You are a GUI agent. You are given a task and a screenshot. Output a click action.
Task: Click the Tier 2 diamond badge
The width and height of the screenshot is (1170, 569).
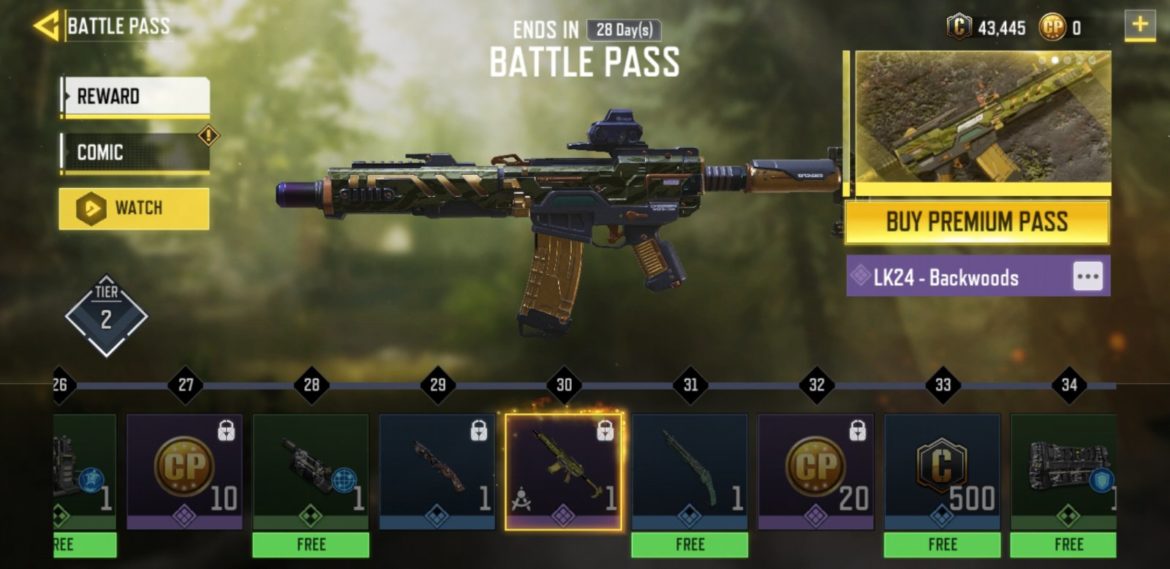106,317
